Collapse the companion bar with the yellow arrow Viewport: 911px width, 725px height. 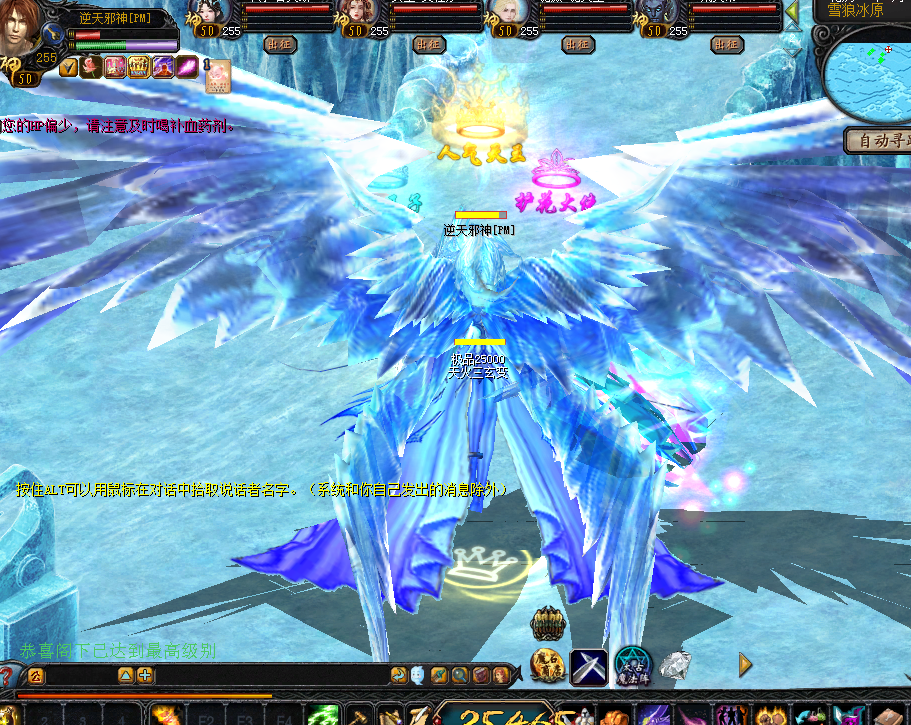pyautogui.click(x=792, y=12)
